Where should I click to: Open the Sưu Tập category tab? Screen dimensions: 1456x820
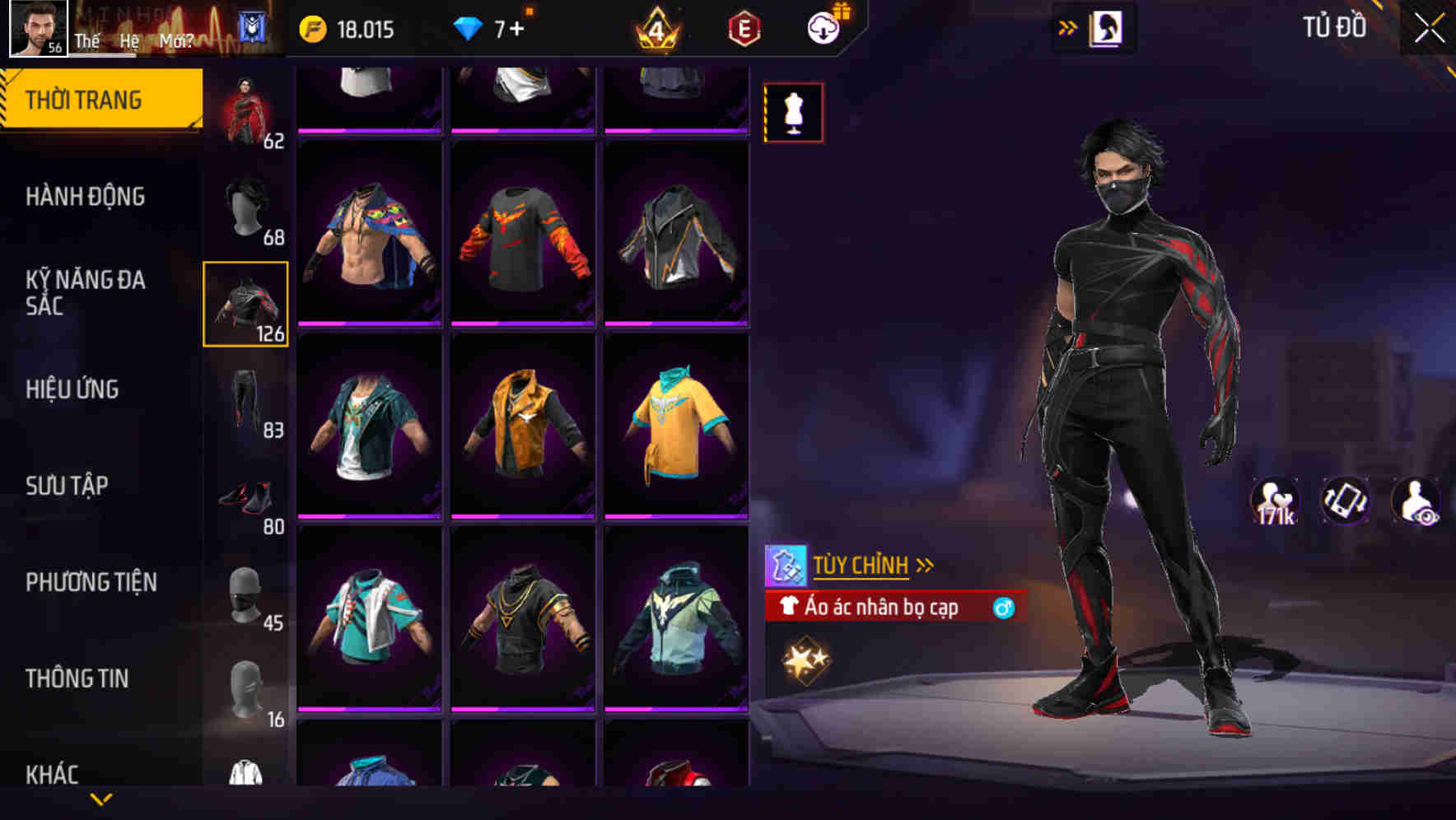(x=66, y=486)
